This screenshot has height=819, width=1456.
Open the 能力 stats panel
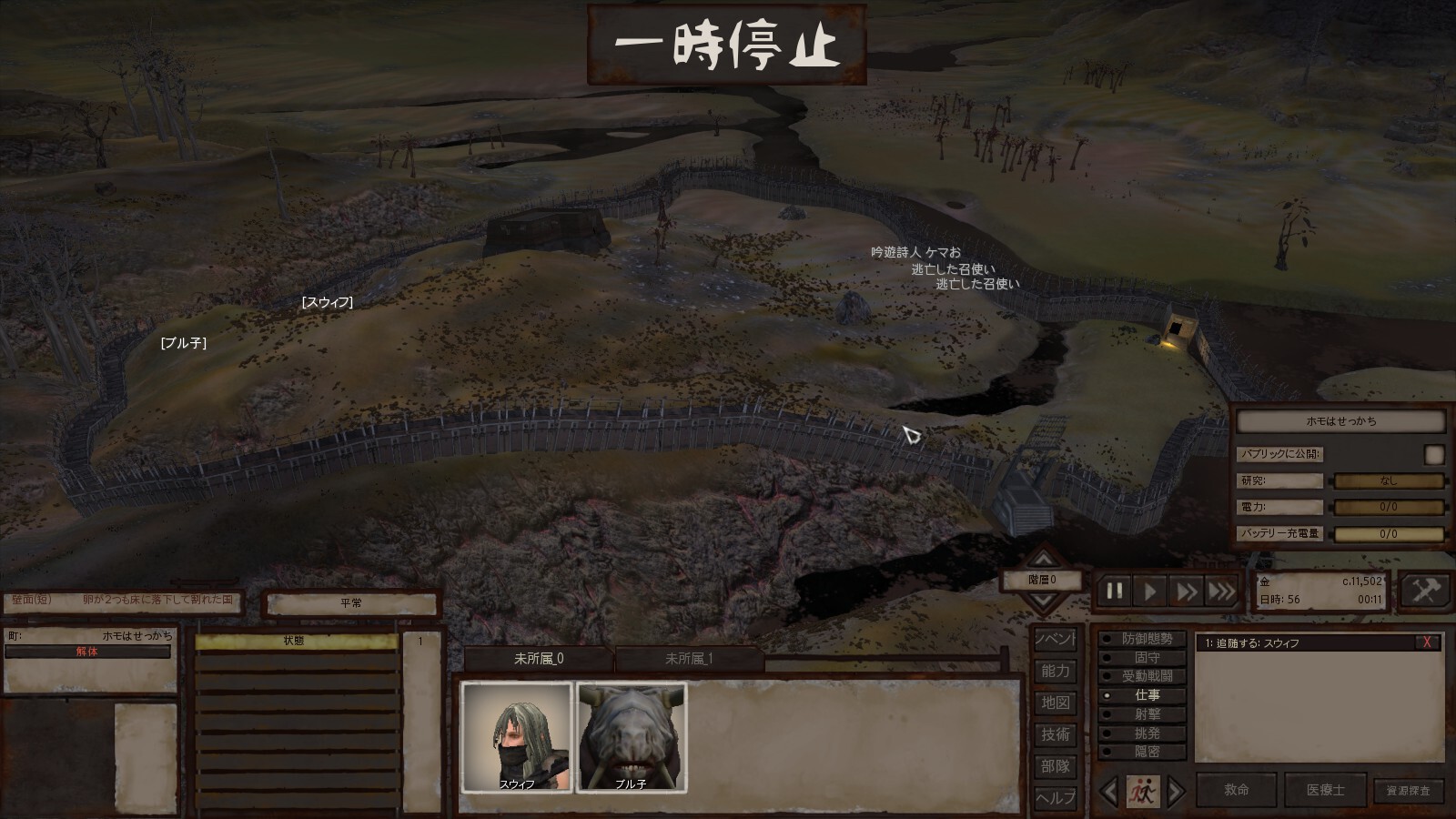1056,671
